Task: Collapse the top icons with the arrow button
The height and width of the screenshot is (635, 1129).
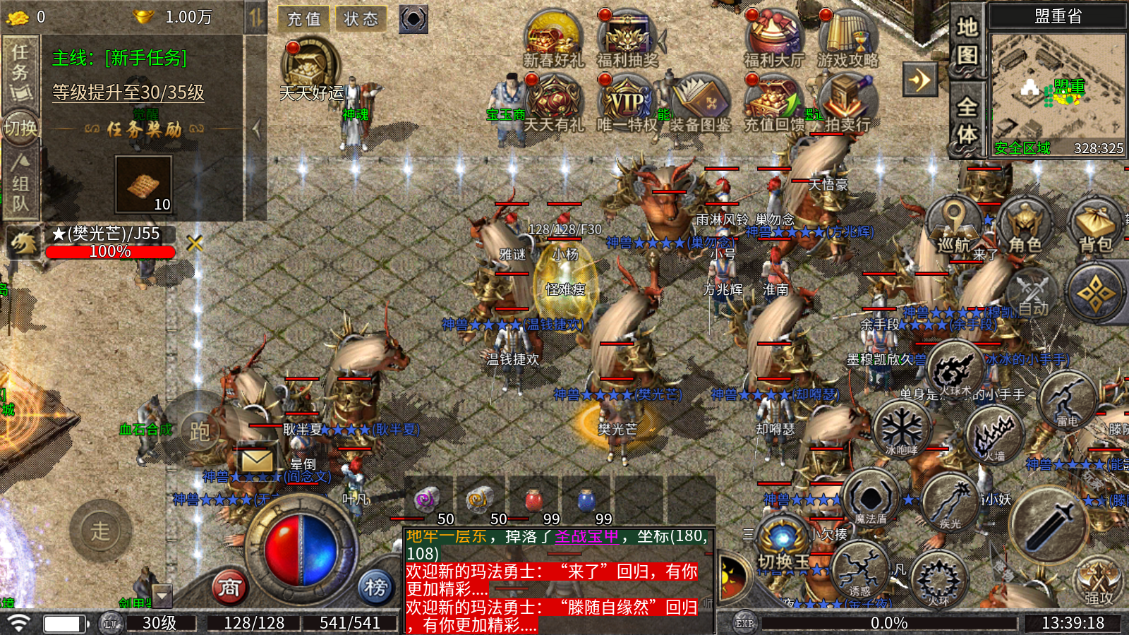Action: point(919,78)
